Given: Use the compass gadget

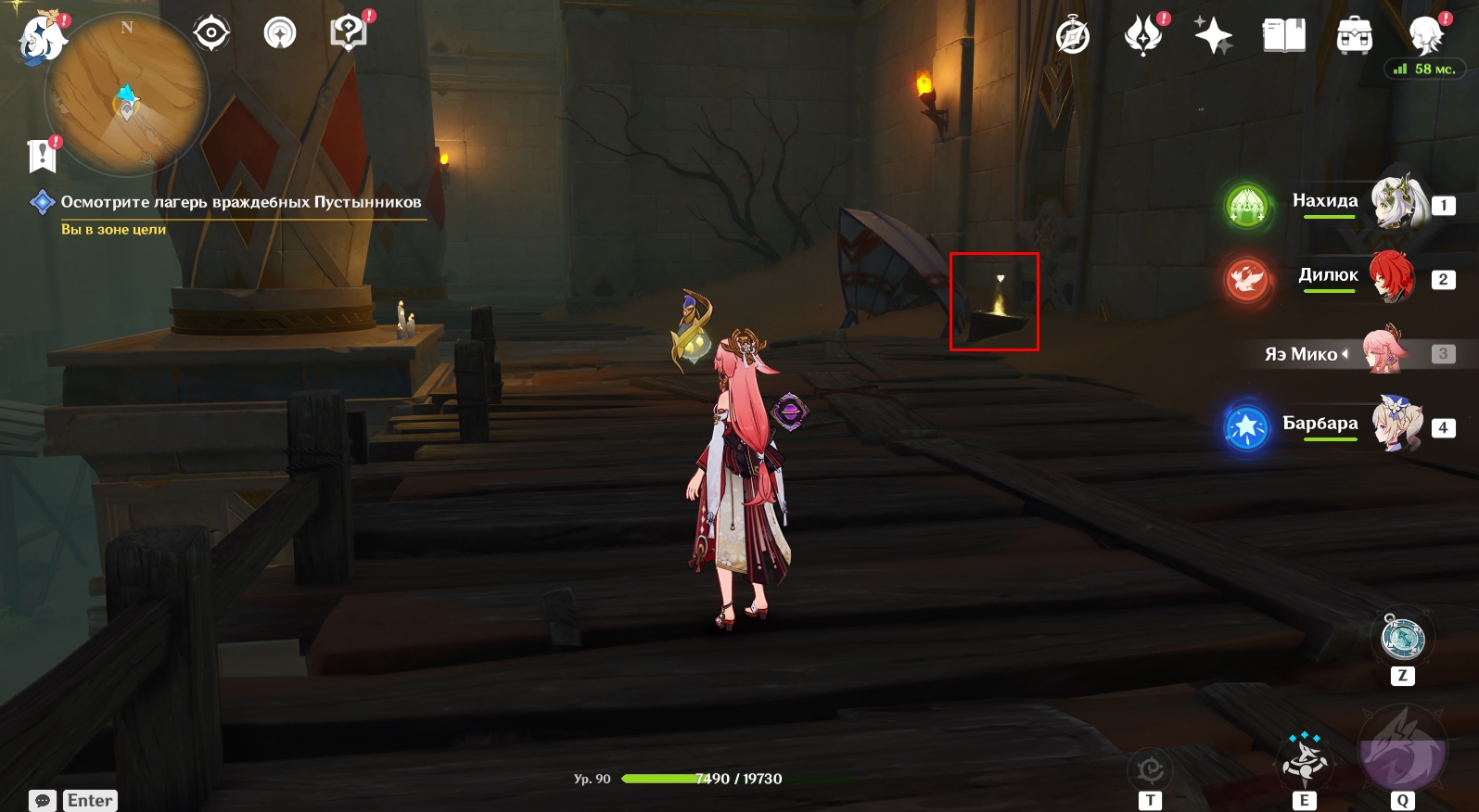Looking at the screenshot, I should [1402, 639].
